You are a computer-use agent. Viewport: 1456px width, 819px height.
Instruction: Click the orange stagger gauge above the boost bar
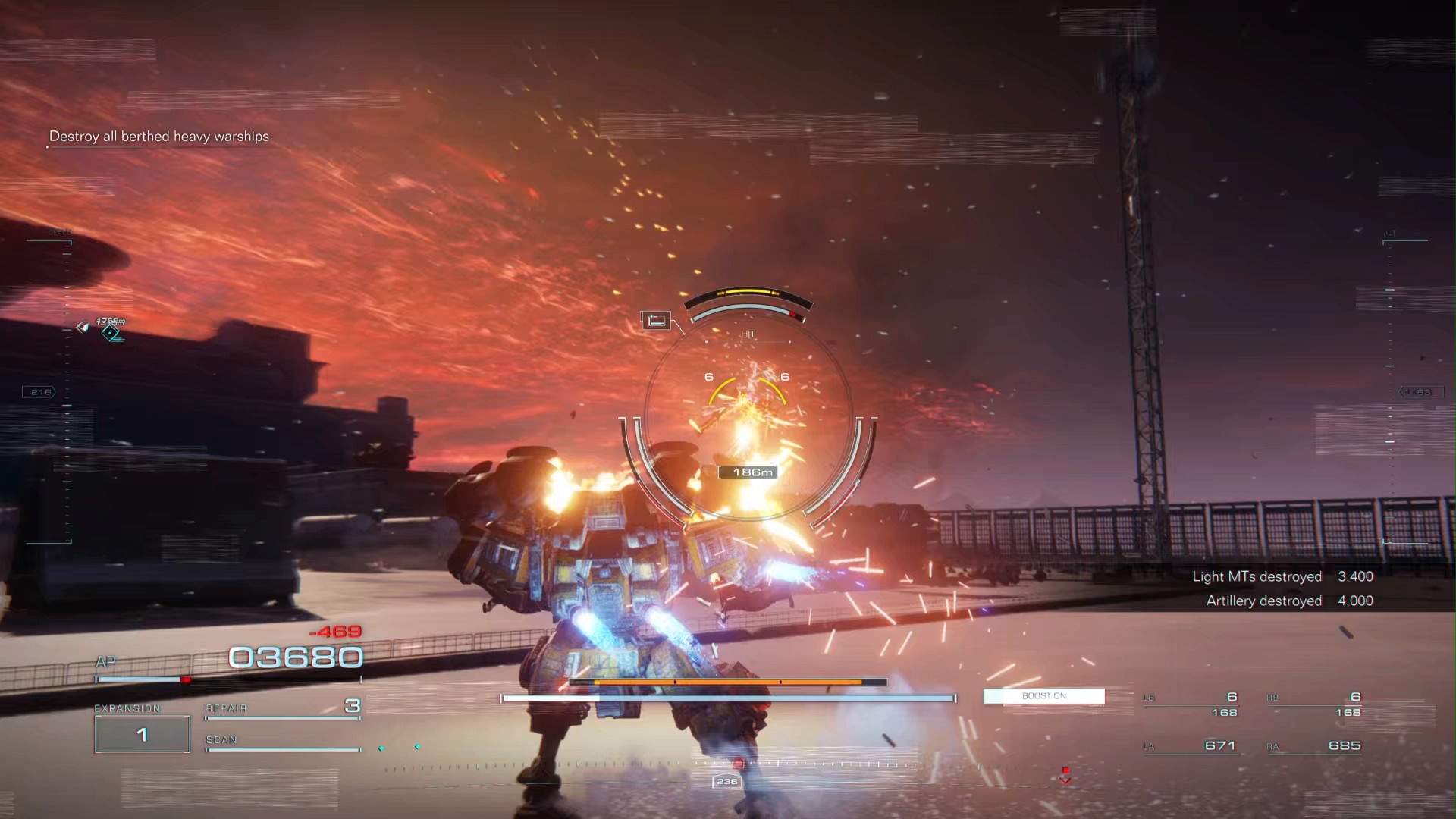(x=726, y=682)
